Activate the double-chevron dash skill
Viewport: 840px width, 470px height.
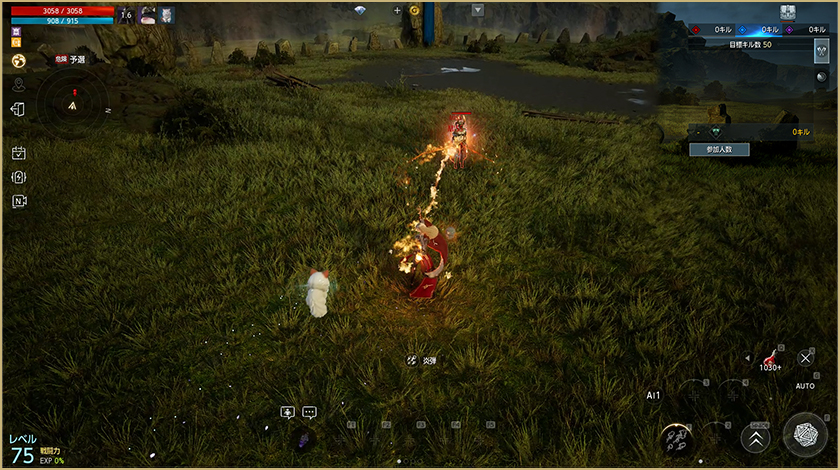point(755,437)
